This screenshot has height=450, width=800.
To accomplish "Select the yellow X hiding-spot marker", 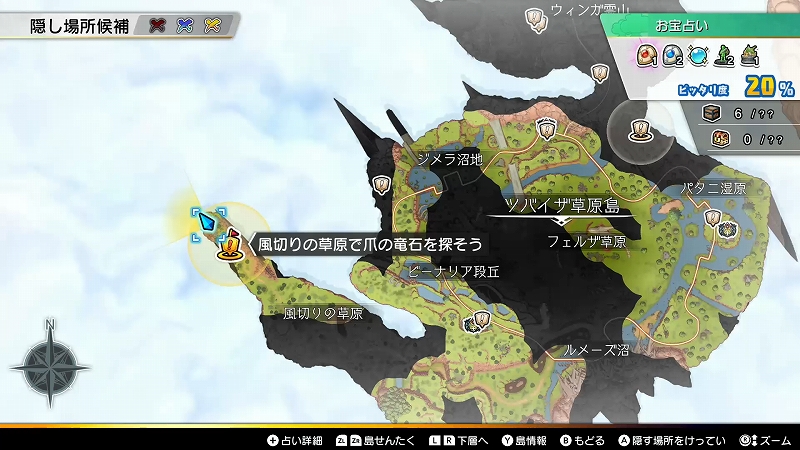I will coord(212,25).
